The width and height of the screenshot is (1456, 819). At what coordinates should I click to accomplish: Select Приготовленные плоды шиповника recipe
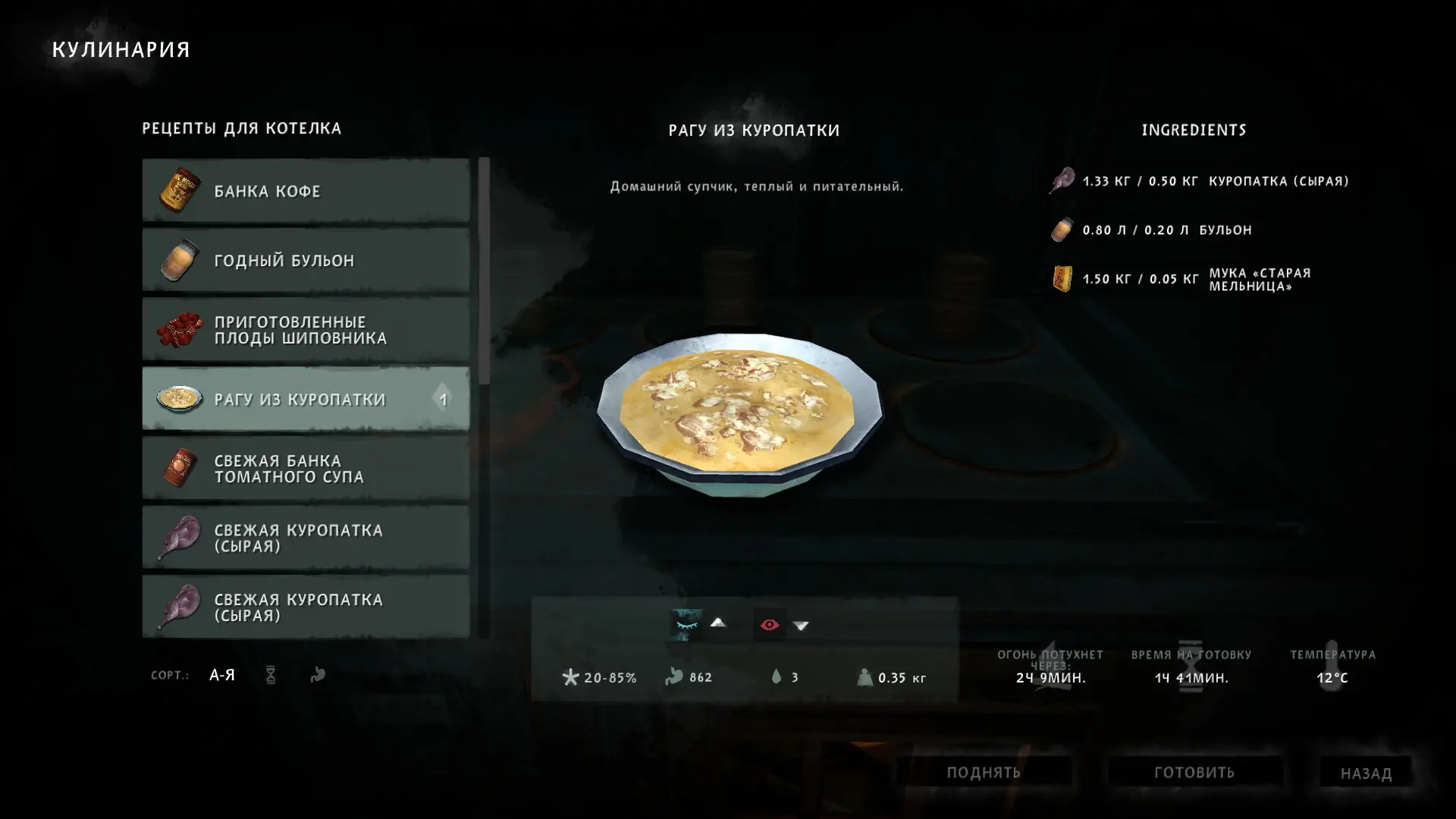tap(306, 330)
